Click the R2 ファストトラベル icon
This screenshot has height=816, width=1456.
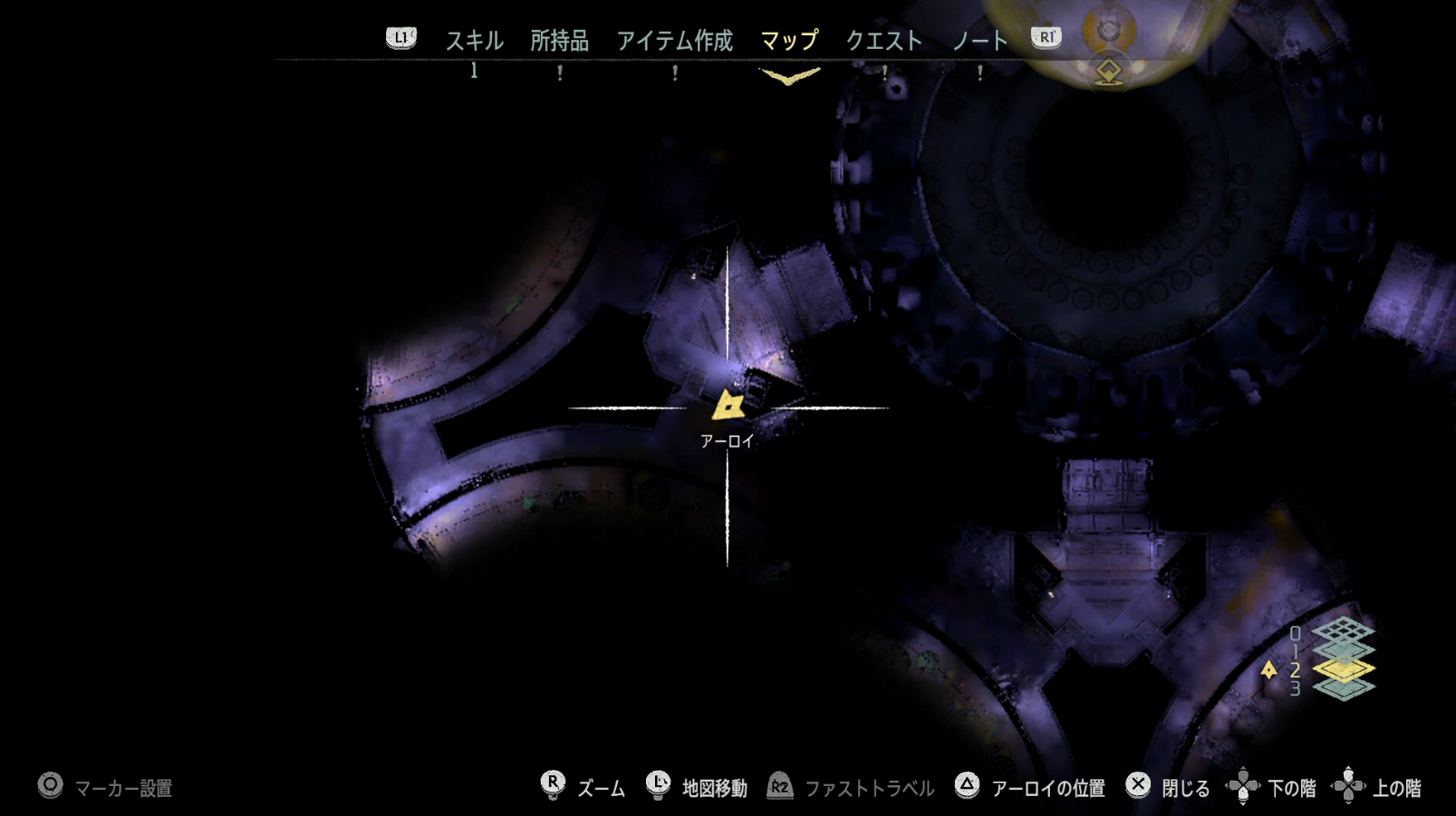(x=777, y=787)
